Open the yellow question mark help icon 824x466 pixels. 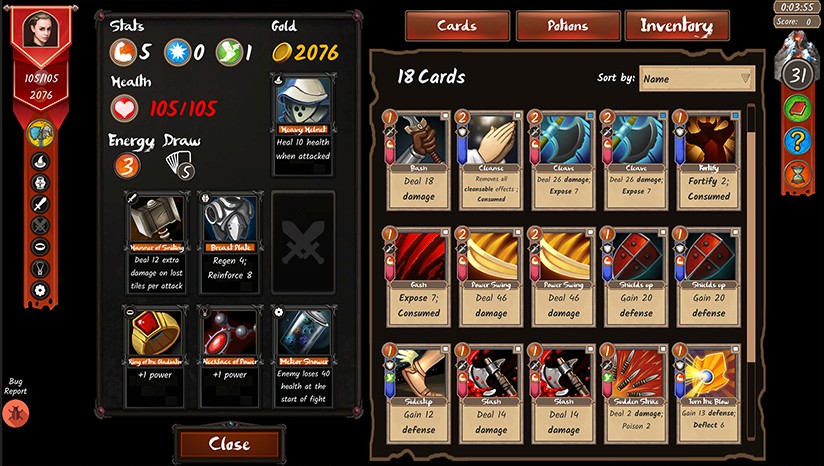coord(797,141)
